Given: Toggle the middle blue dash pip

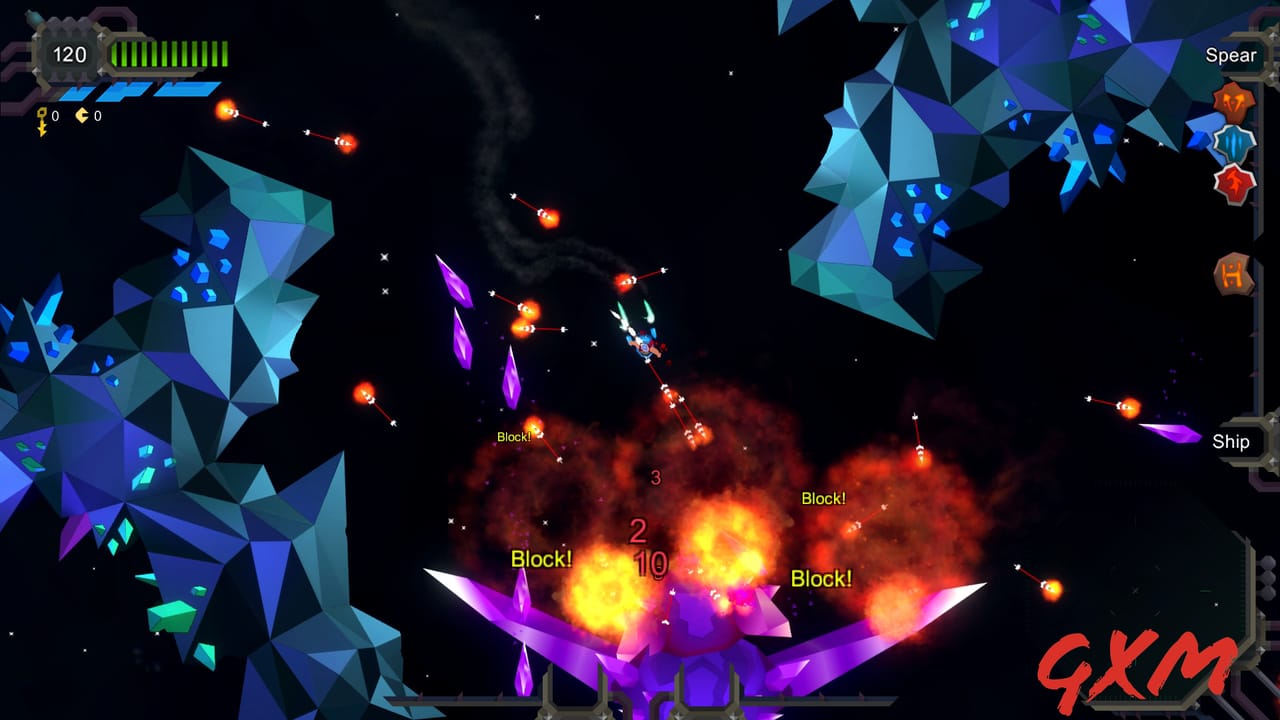Looking at the screenshot, I should (124, 91).
